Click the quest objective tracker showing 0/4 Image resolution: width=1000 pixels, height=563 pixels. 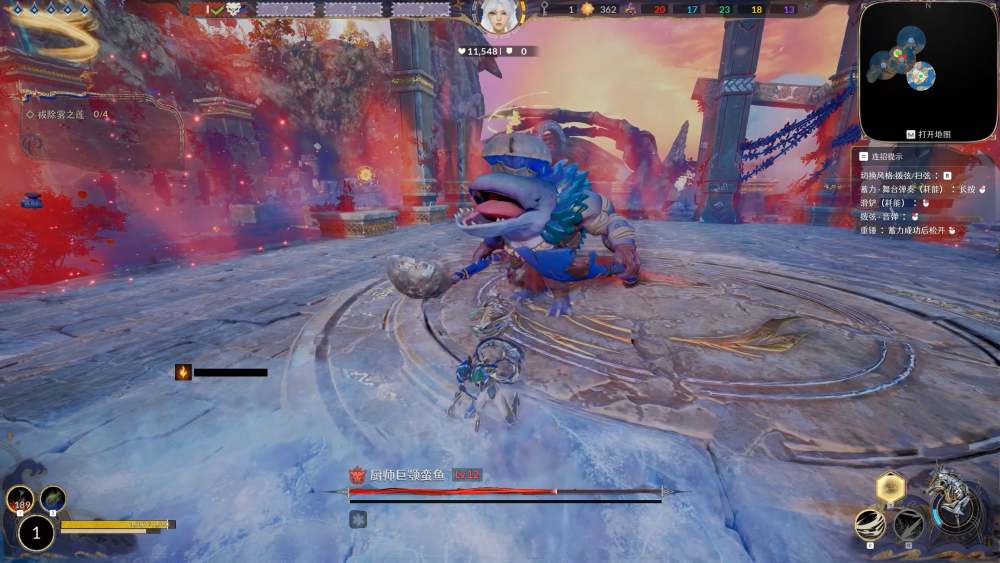(x=68, y=115)
